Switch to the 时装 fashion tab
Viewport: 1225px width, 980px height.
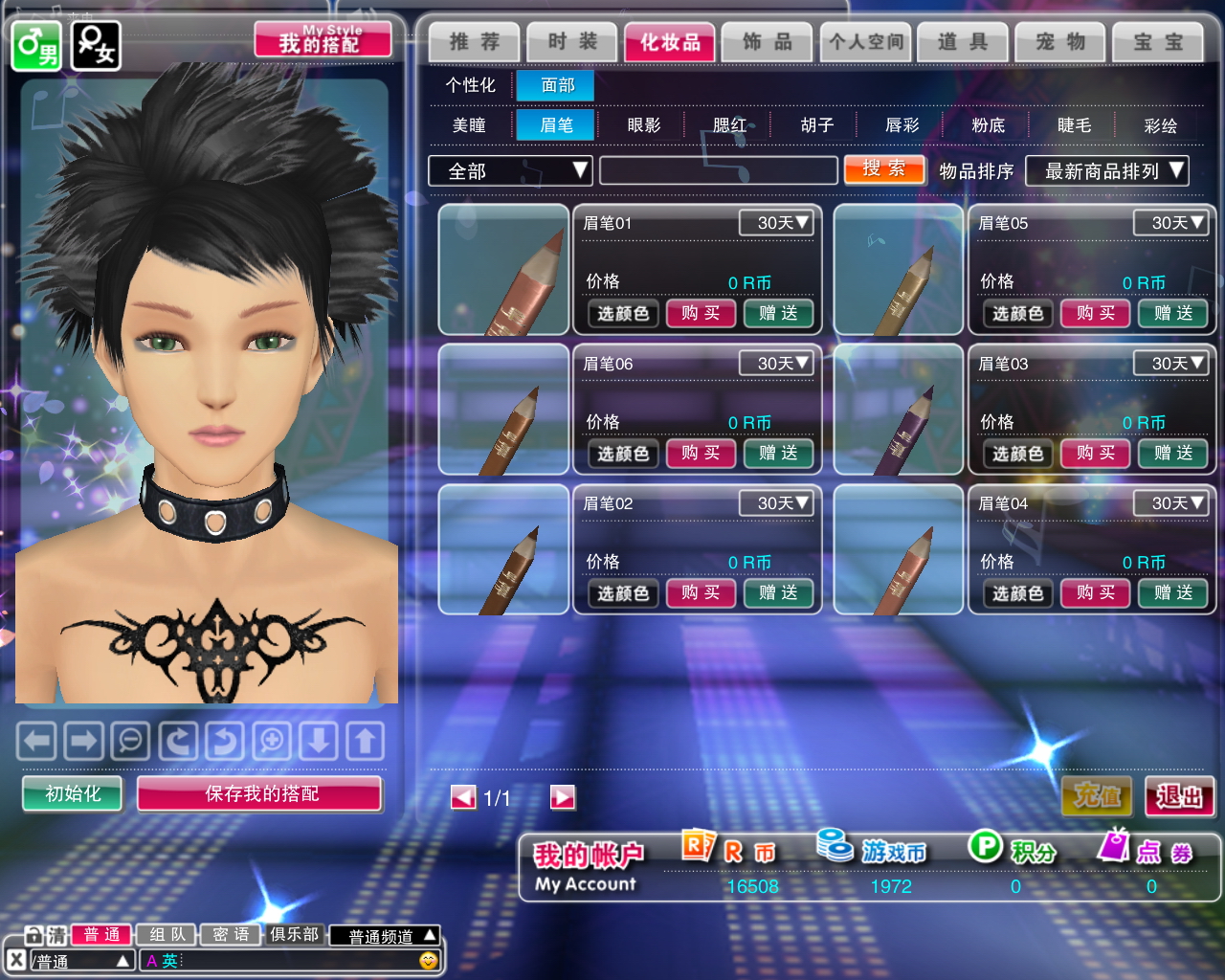coord(572,42)
